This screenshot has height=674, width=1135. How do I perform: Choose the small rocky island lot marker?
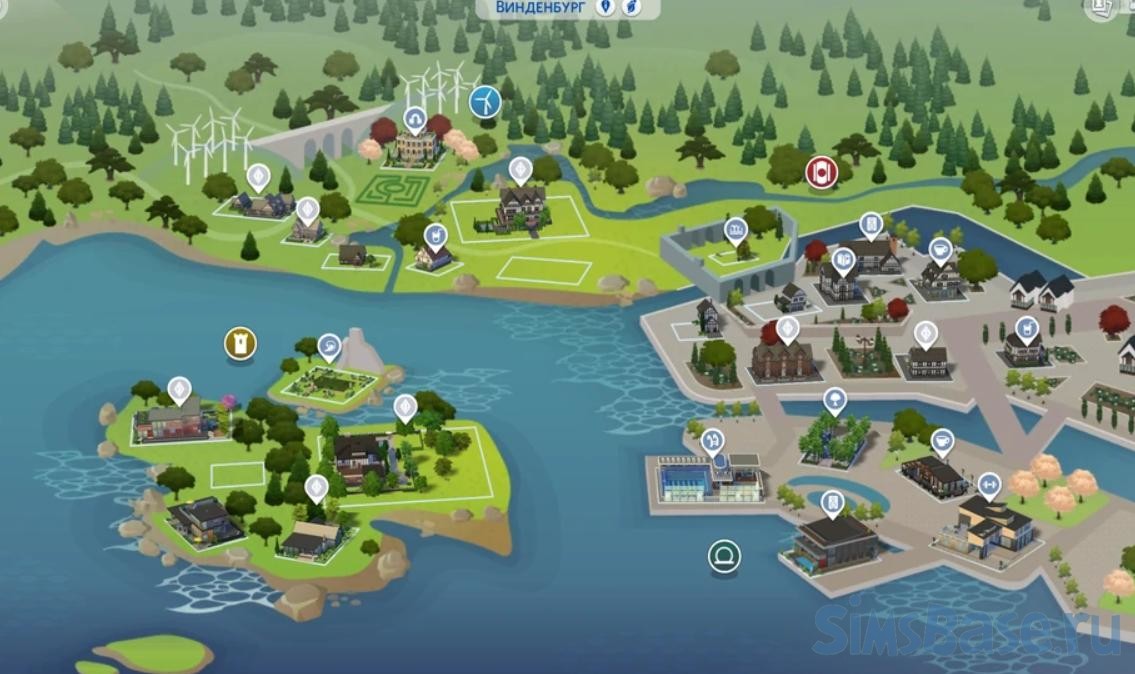[329, 346]
